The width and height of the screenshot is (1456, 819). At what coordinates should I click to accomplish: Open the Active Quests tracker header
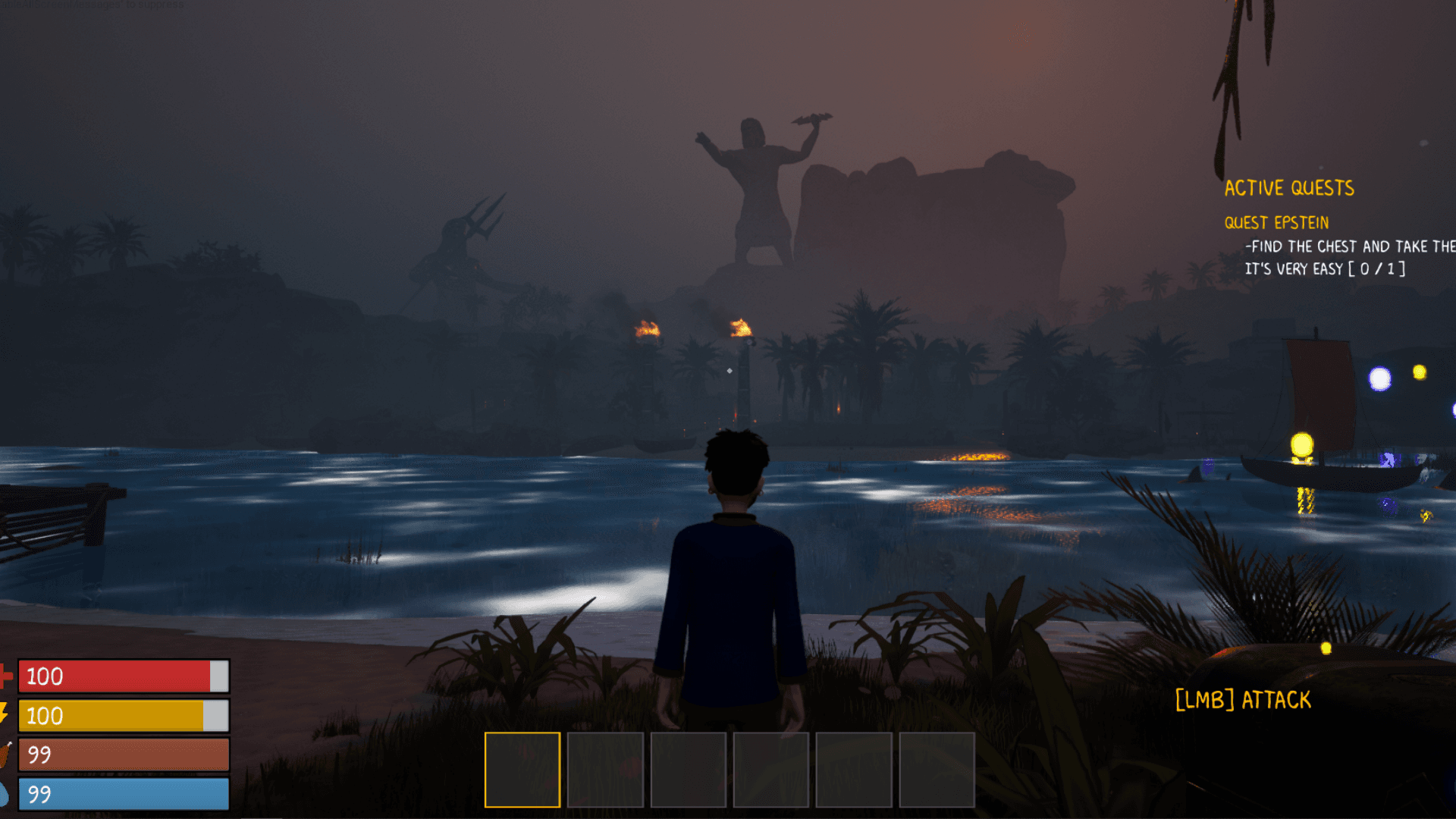pyautogui.click(x=1289, y=188)
